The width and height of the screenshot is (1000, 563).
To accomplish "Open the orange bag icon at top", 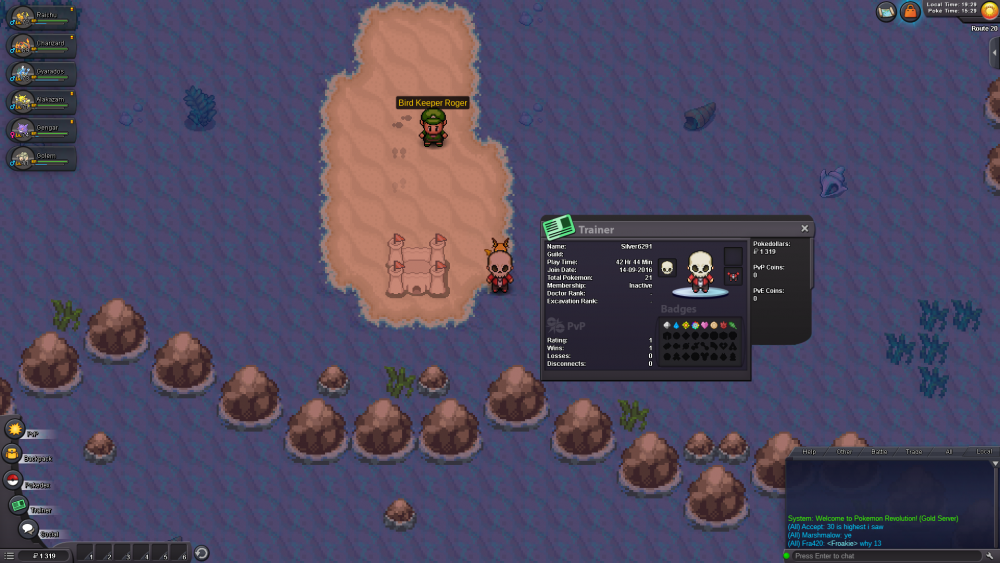I will point(910,12).
